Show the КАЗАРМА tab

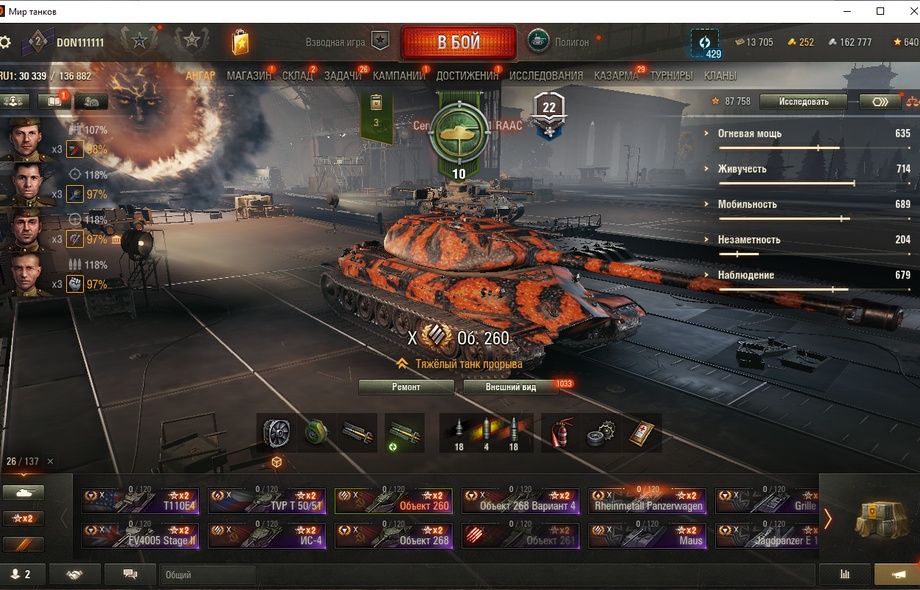point(615,76)
